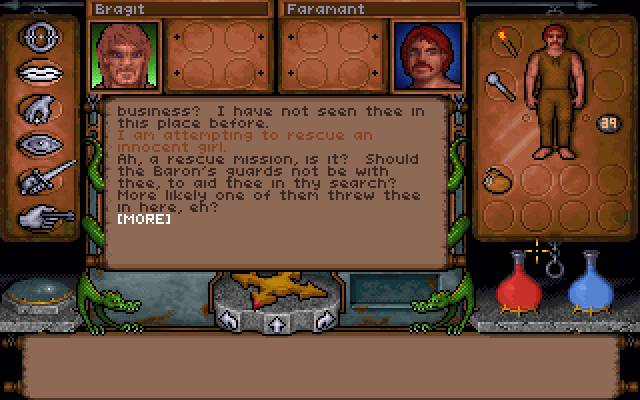Select the lit torch in inventory
Viewport: 640px width, 400px height.
500,43
